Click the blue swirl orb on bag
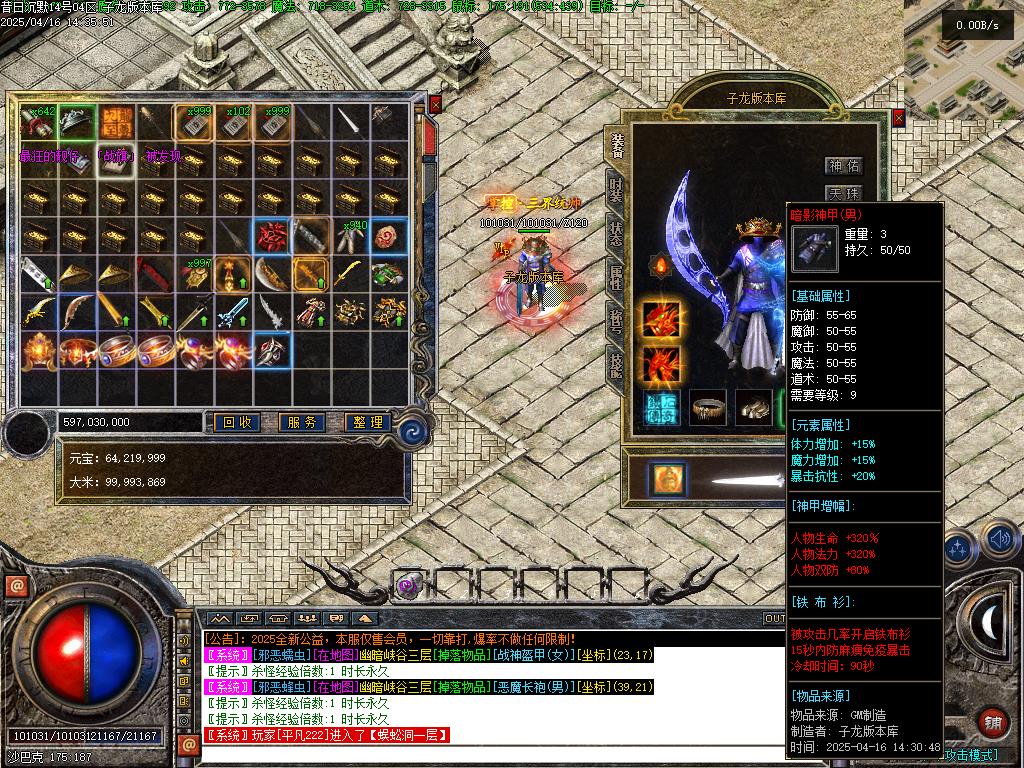Viewport: 1024px width, 768px height. [x=412, y=432]
